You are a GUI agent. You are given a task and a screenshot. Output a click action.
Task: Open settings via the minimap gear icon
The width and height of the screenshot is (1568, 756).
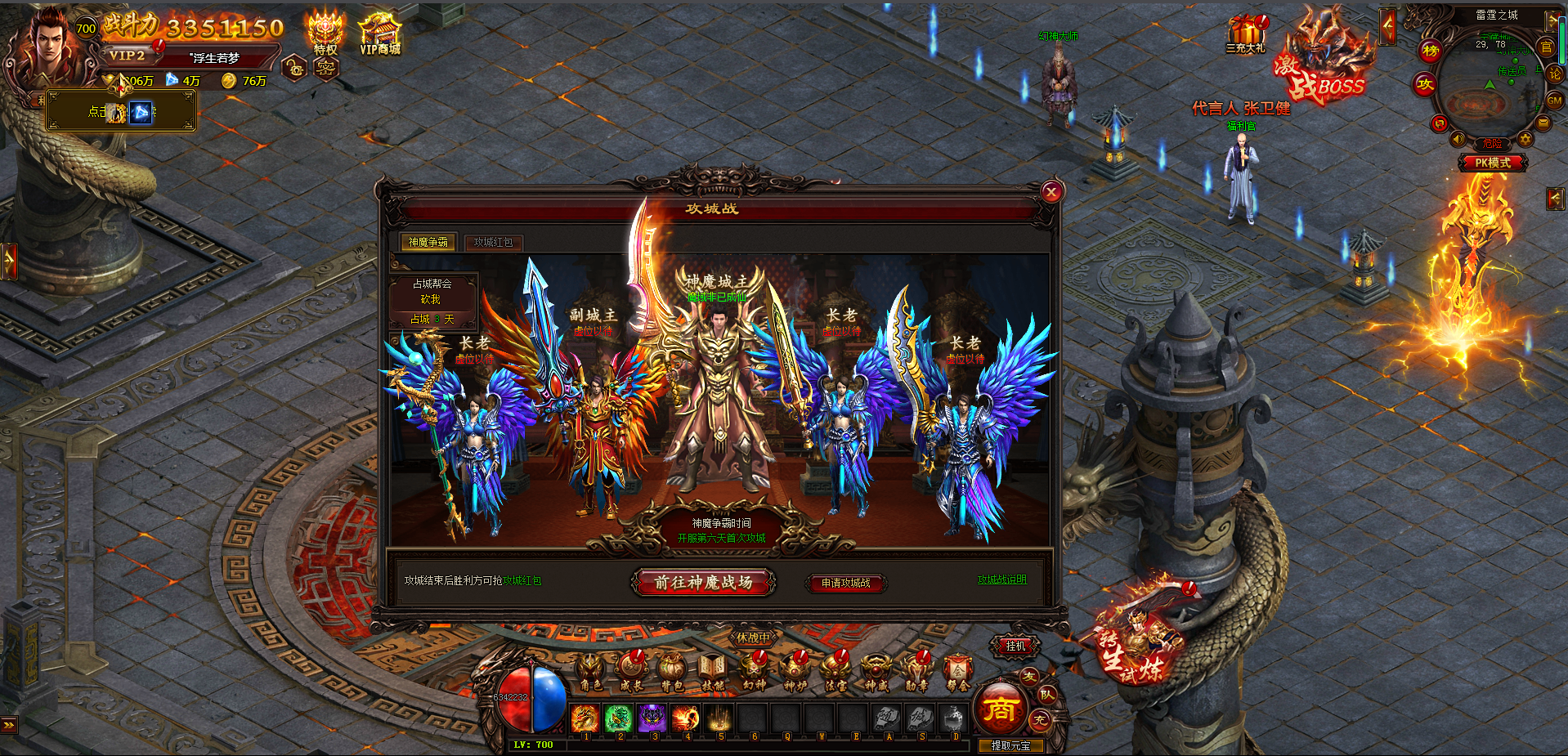click(1525, 140)
